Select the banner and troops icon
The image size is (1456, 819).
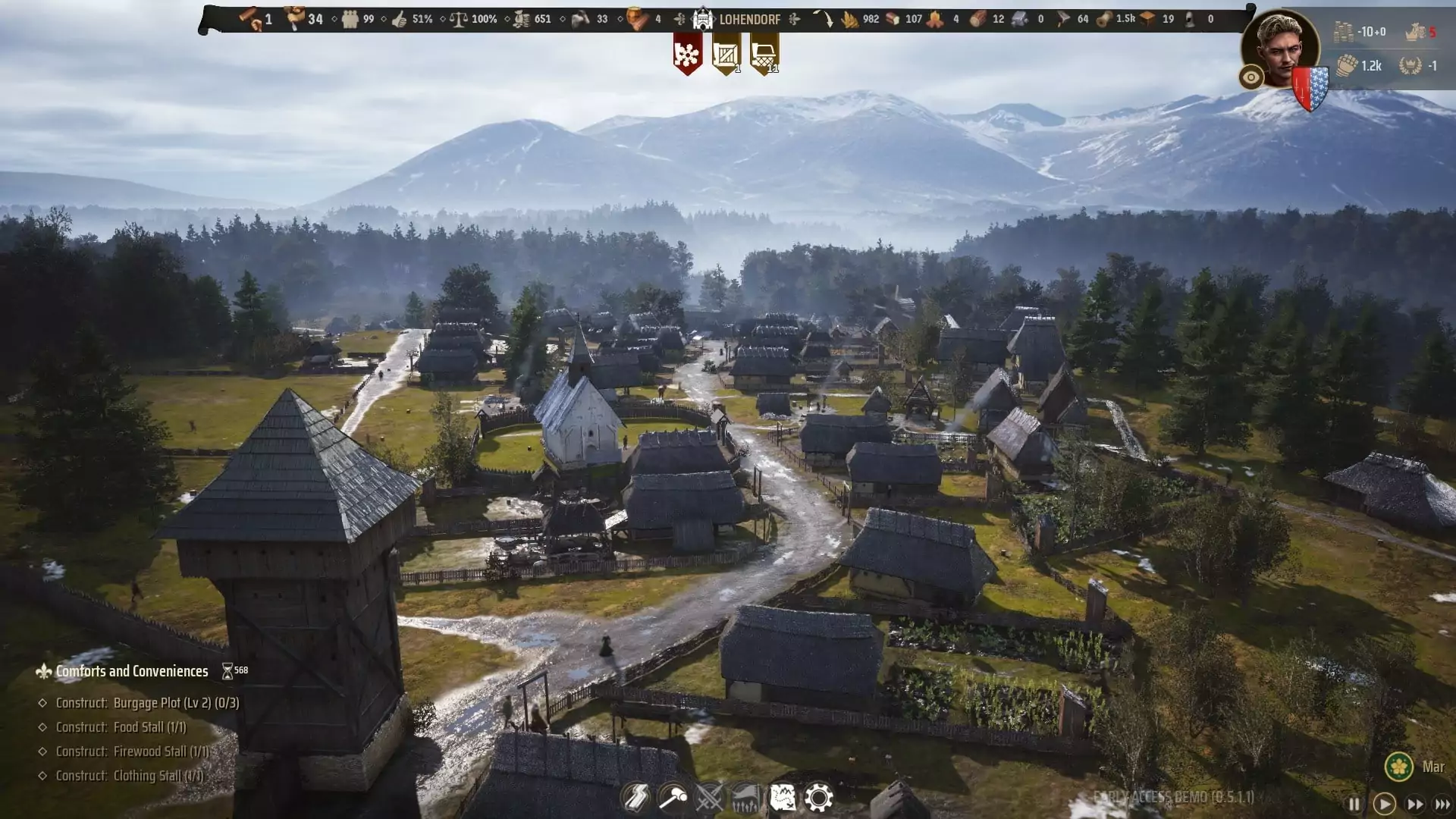point(746,798)
